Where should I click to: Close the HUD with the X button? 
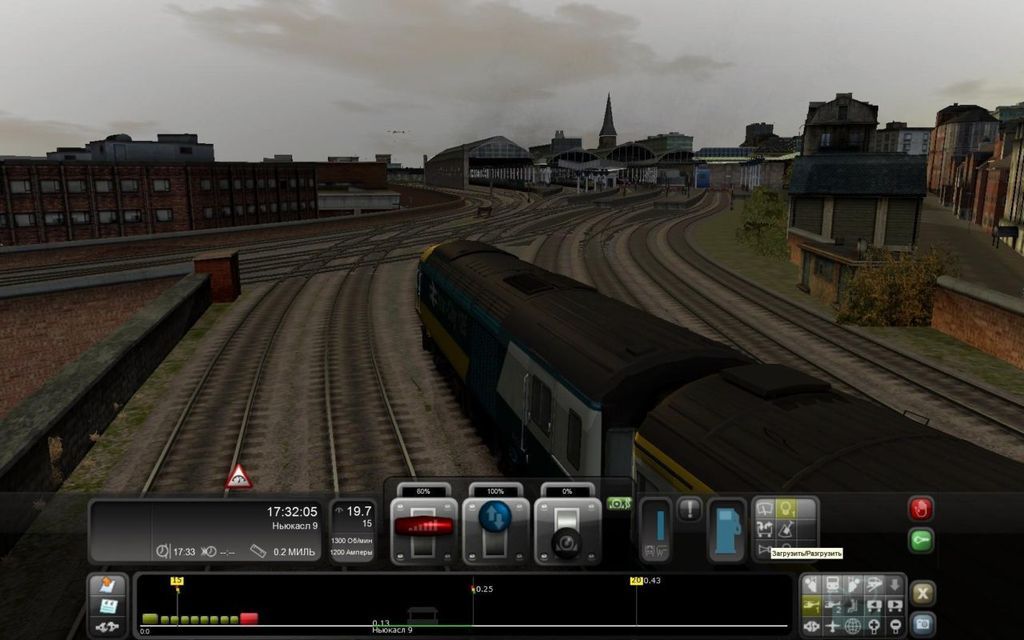tap(922, 592)
